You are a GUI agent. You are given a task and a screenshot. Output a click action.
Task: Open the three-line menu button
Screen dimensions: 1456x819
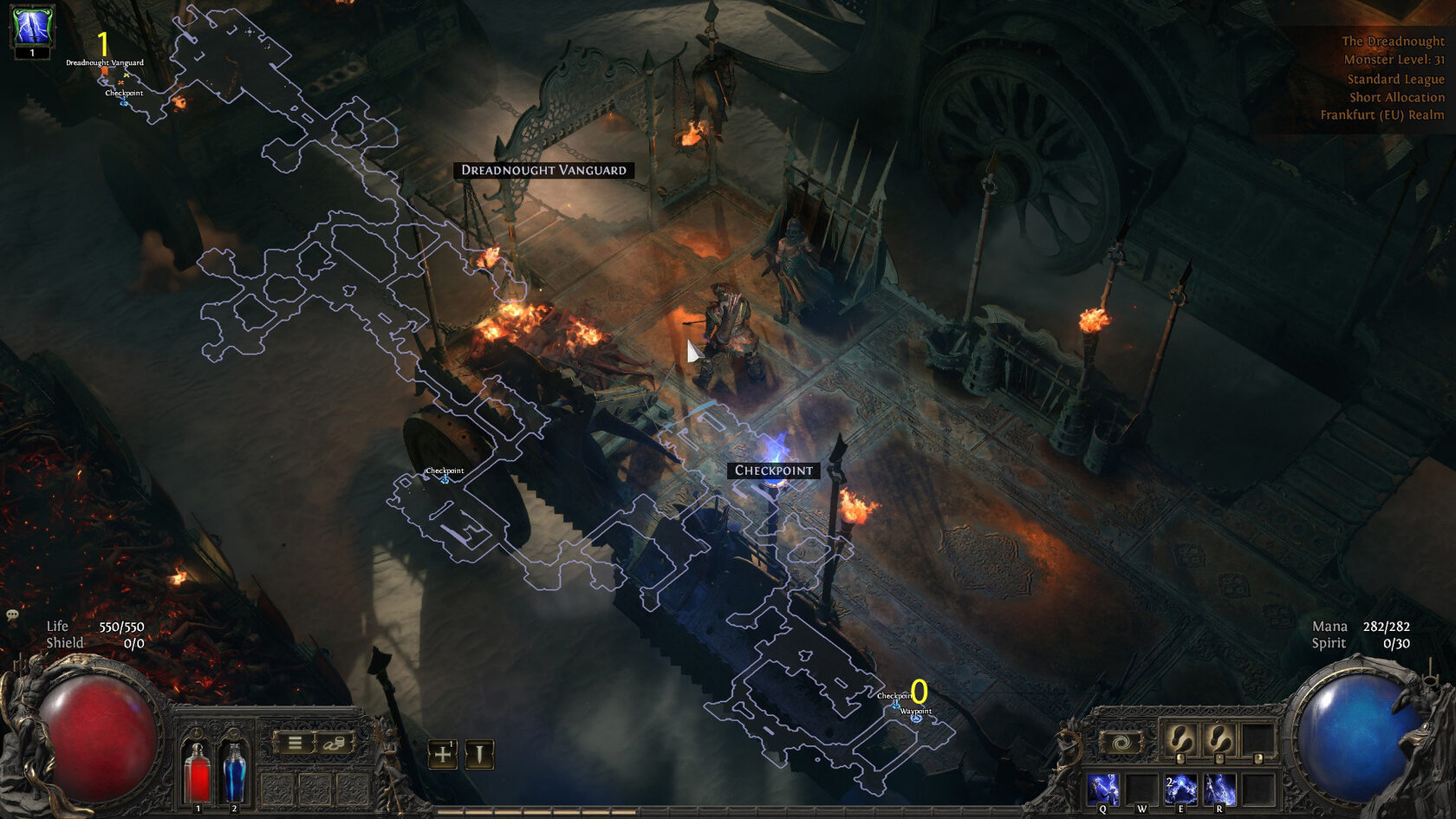click(295, 743)
